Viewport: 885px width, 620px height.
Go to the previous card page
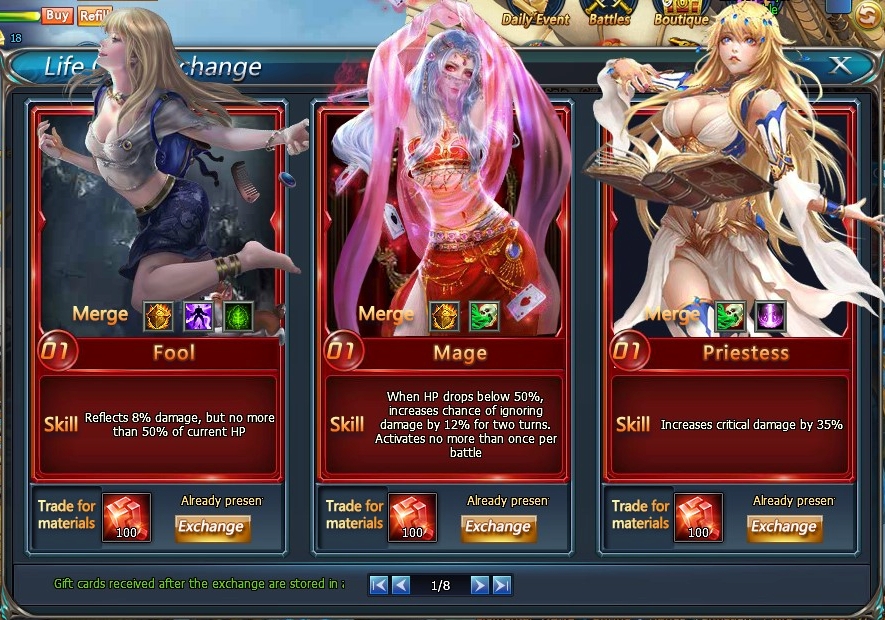coord(401,585)
